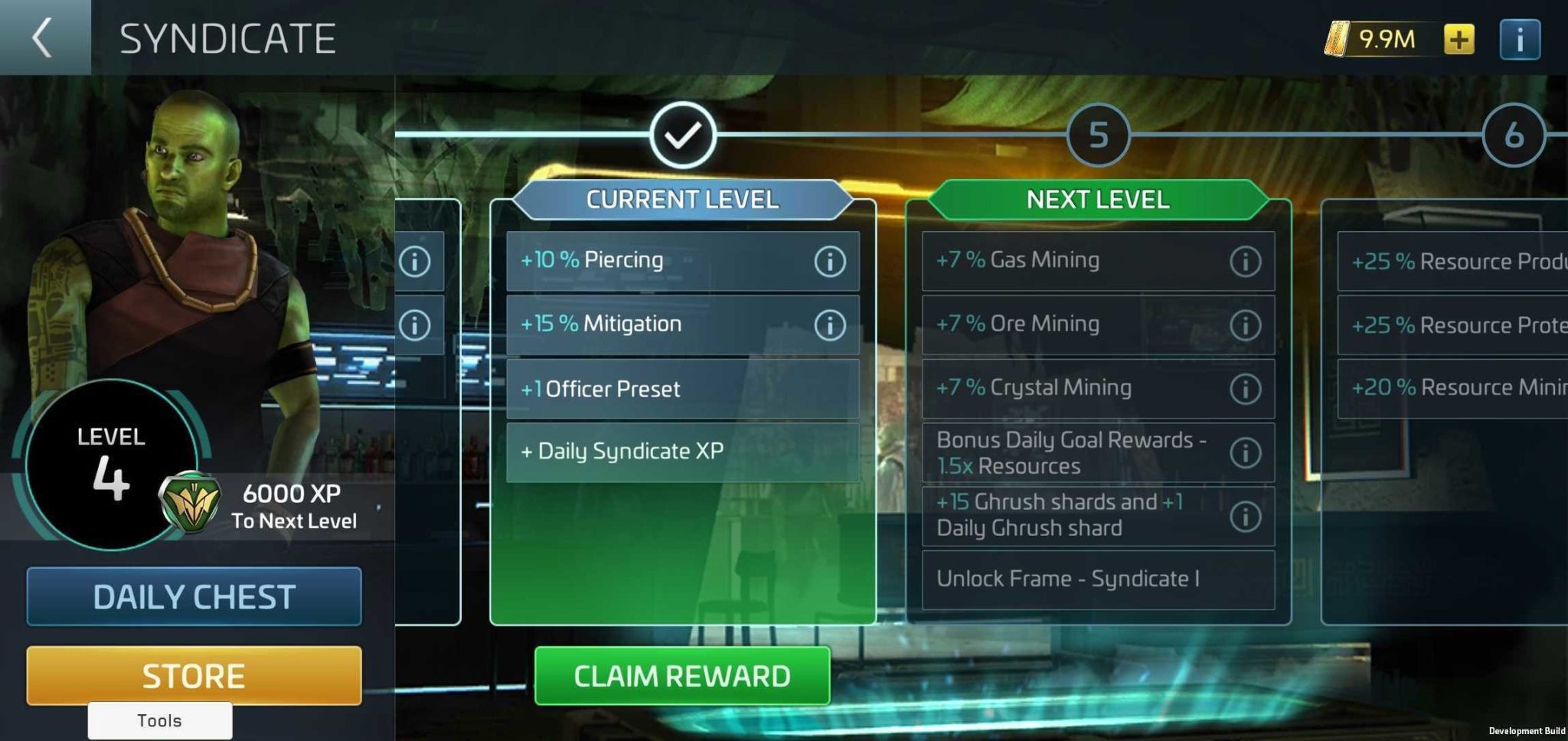1568x741 pixels.
Task: Open the Daily Chest
Action: [x=193, y=596]
